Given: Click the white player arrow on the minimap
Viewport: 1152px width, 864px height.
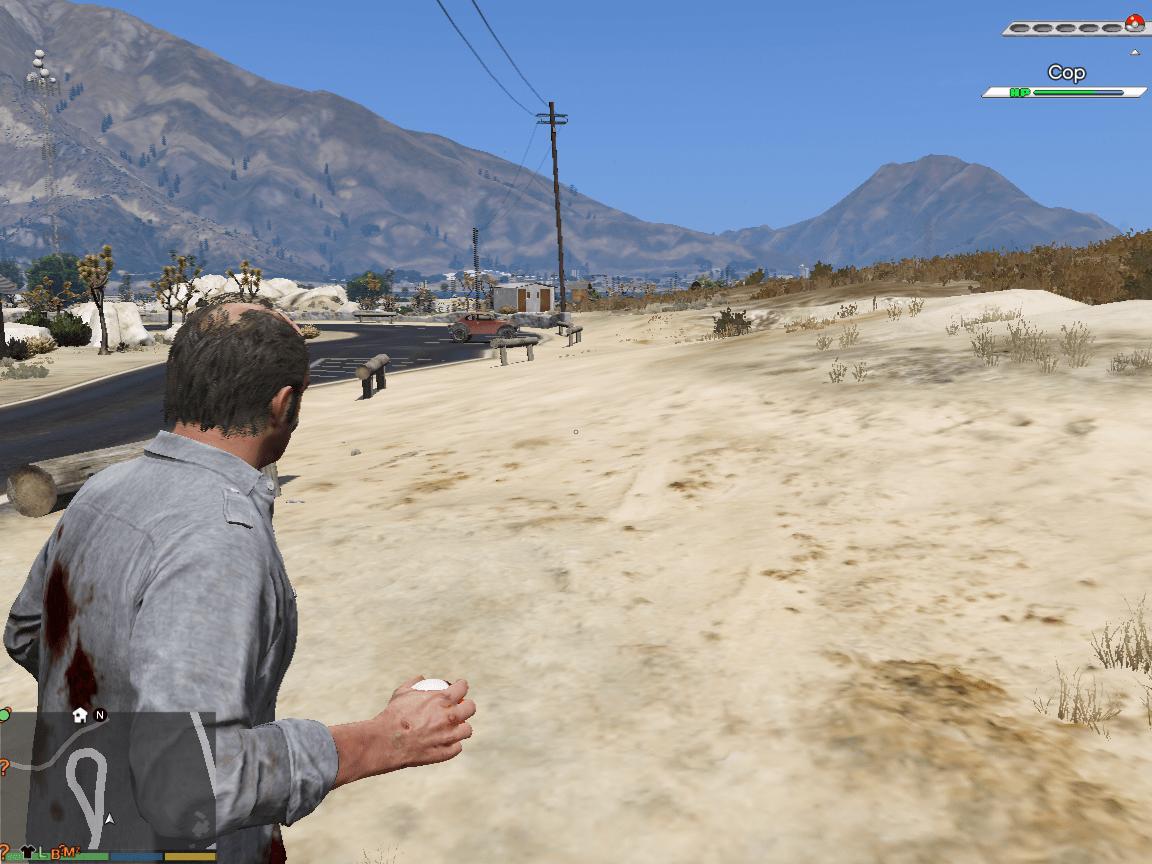Looking at the screenshot, I should 110,818.
